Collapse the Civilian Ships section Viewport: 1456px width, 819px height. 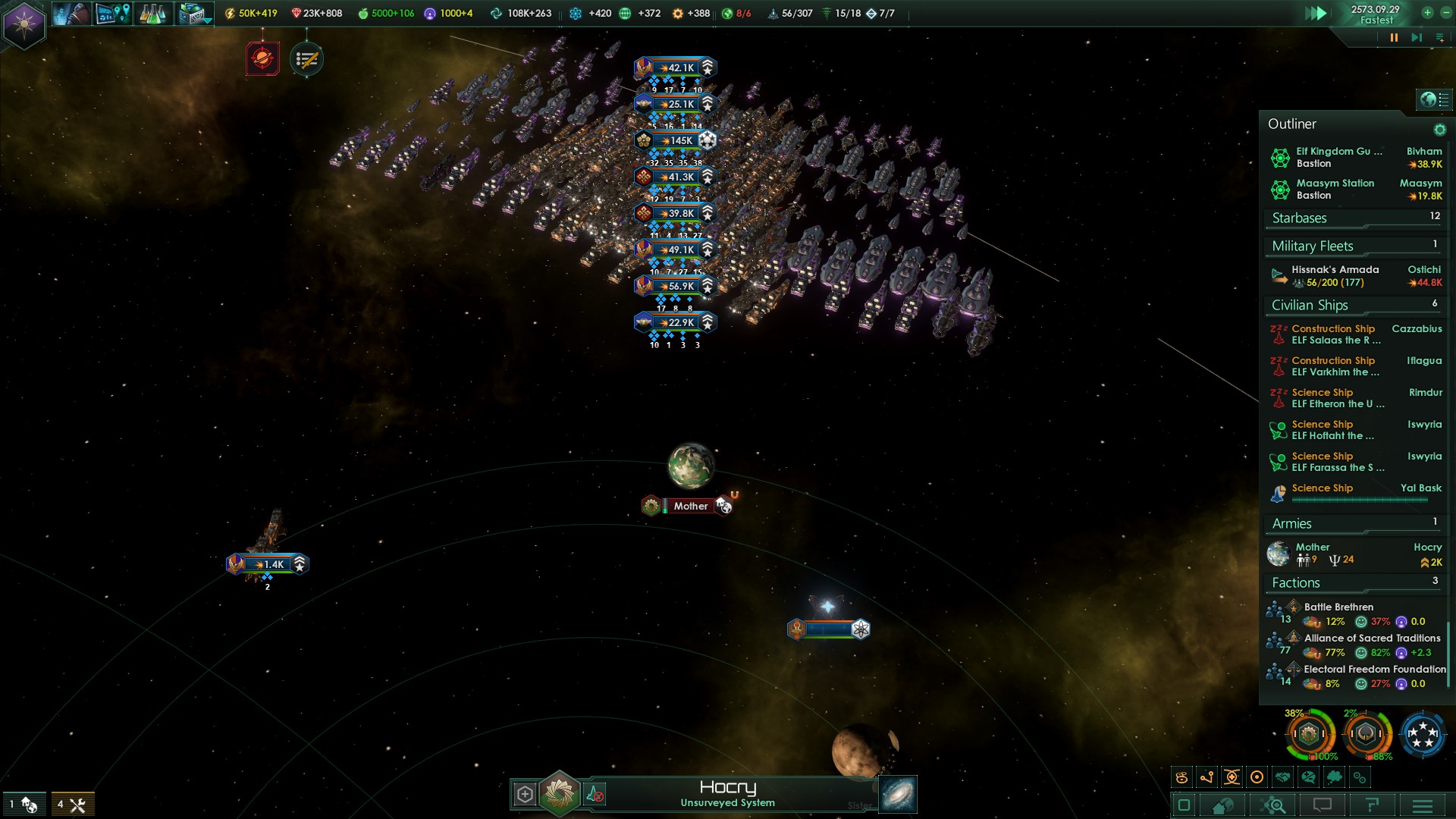(1355, 306)
